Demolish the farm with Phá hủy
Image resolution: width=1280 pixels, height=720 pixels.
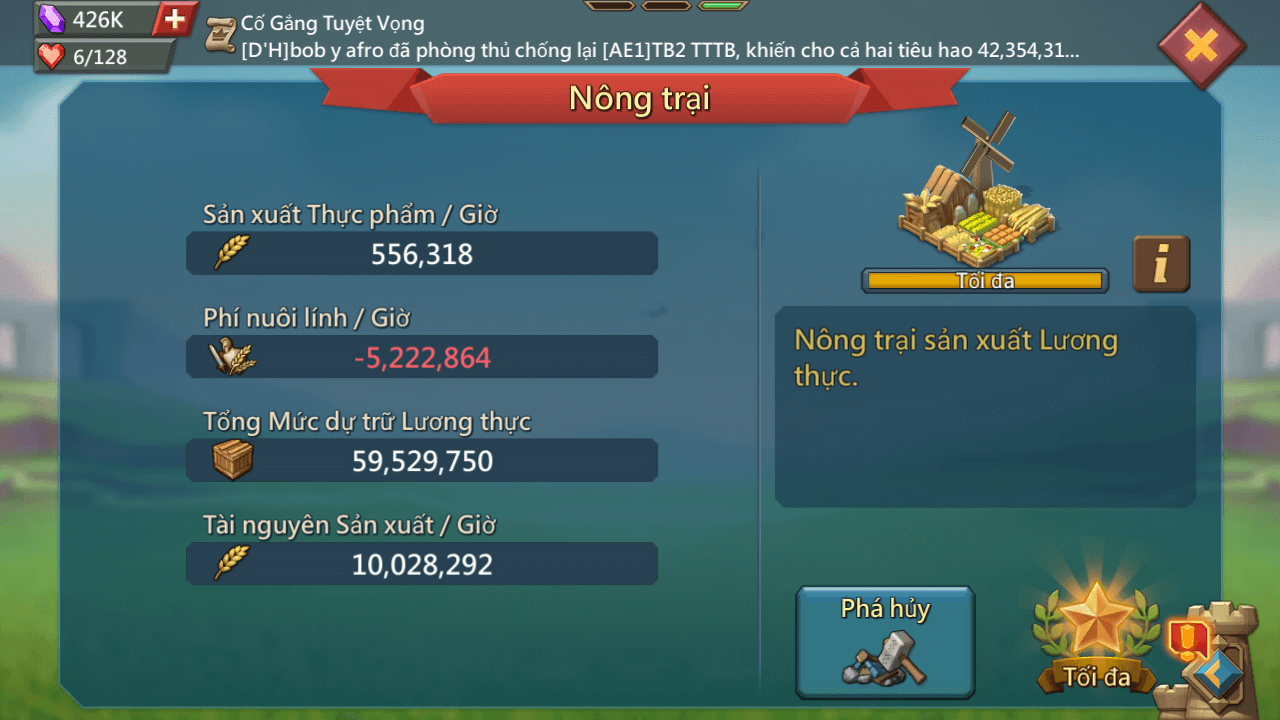[885, 641]
